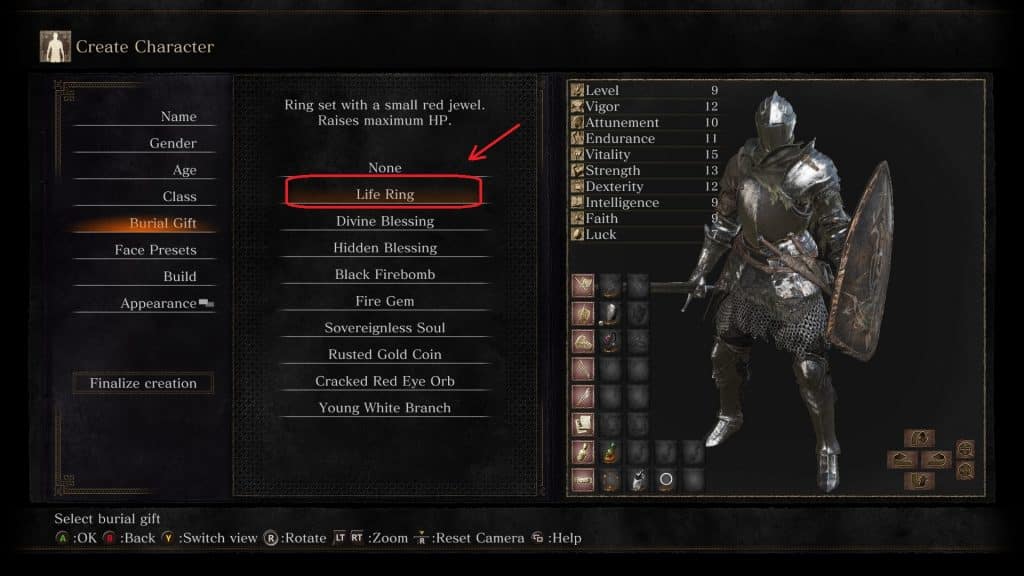The image size is (1024, 576).
Task: Choose the Hidden Blessing gift
Action: click(x=385, y=248)
